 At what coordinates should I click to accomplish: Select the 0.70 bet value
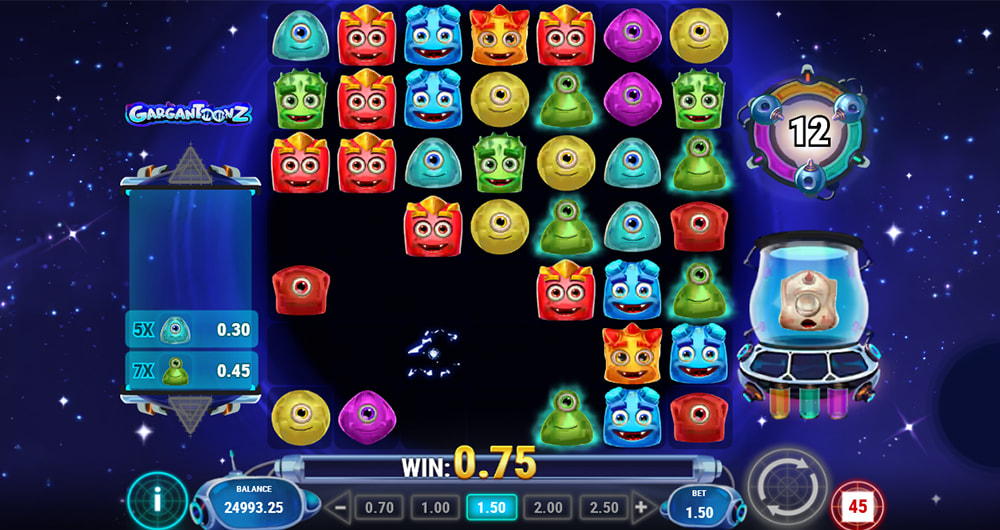[378, 507]
